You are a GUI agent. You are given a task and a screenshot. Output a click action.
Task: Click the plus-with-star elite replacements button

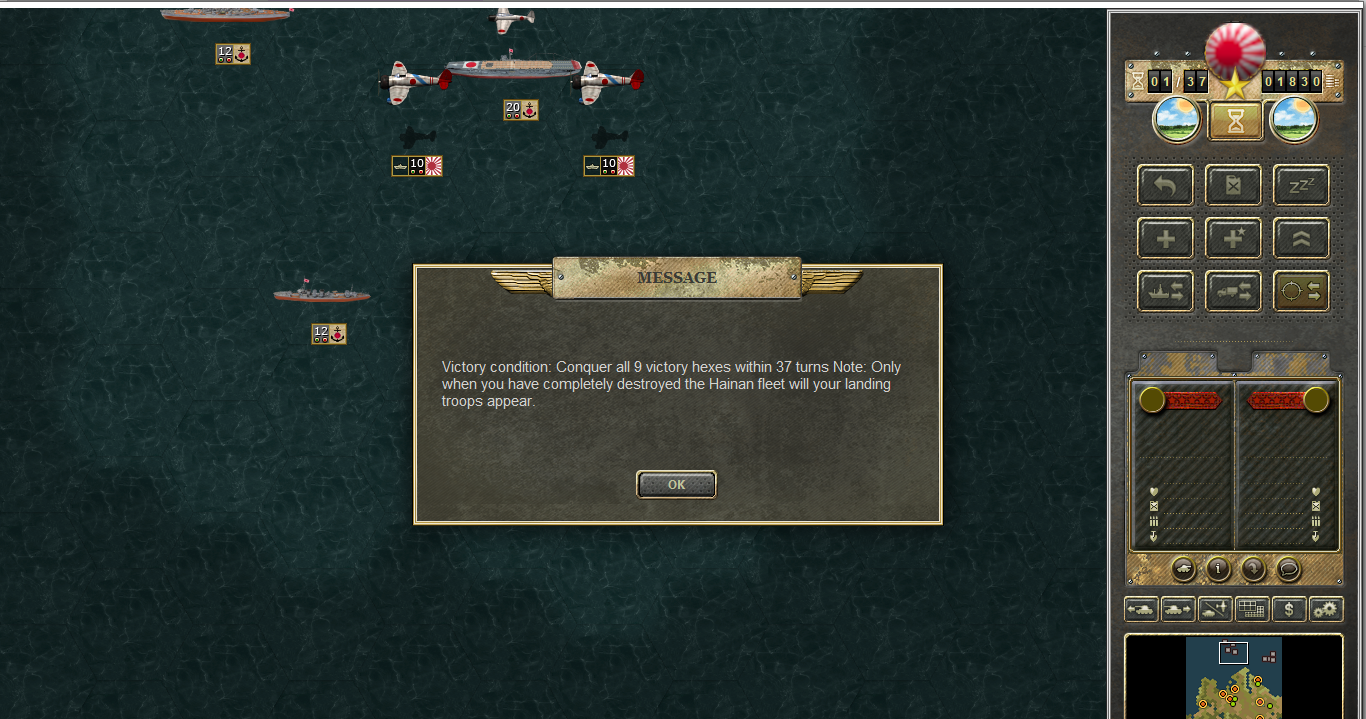tap(1233, 238)
